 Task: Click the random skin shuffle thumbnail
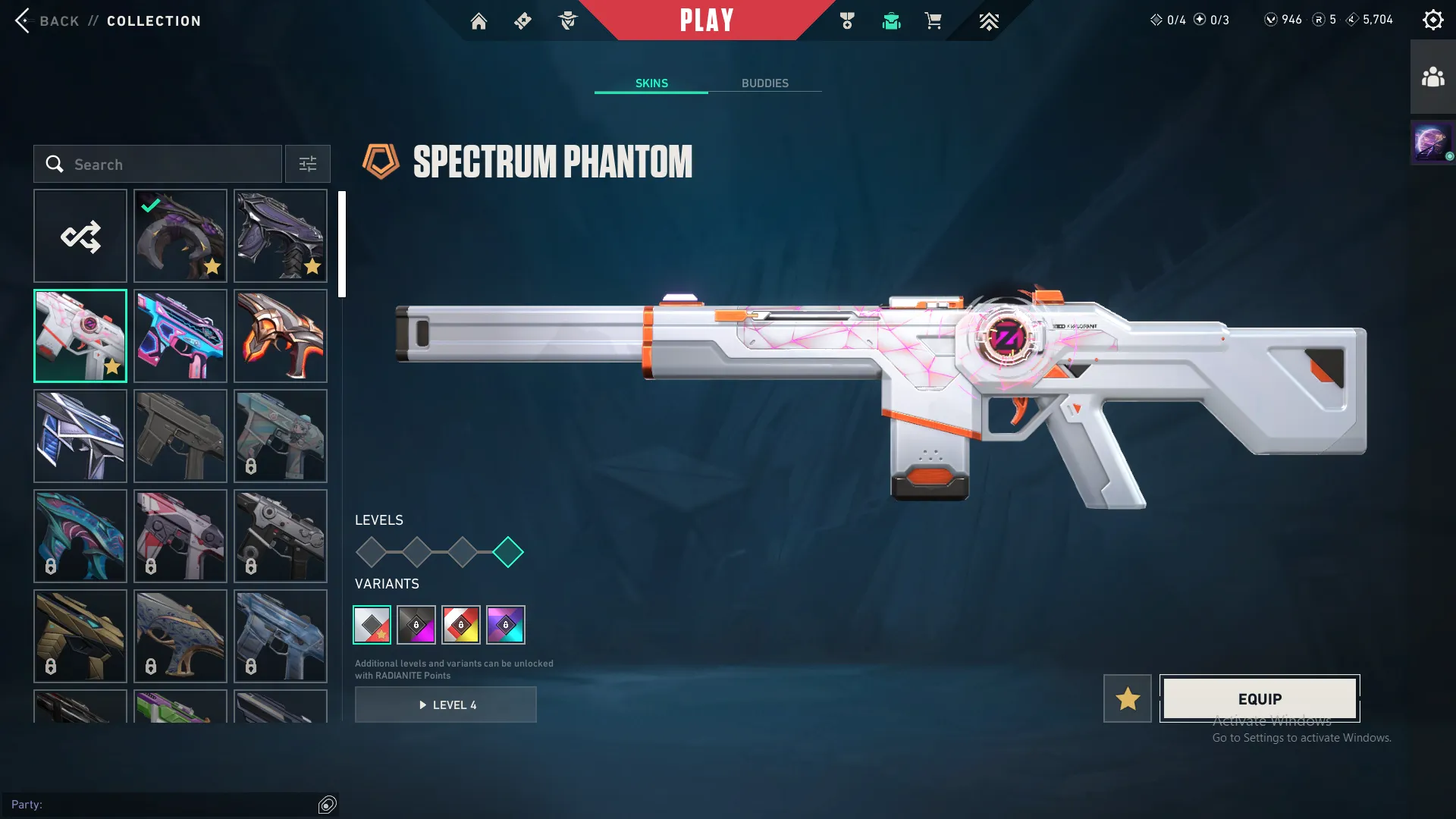80,236
